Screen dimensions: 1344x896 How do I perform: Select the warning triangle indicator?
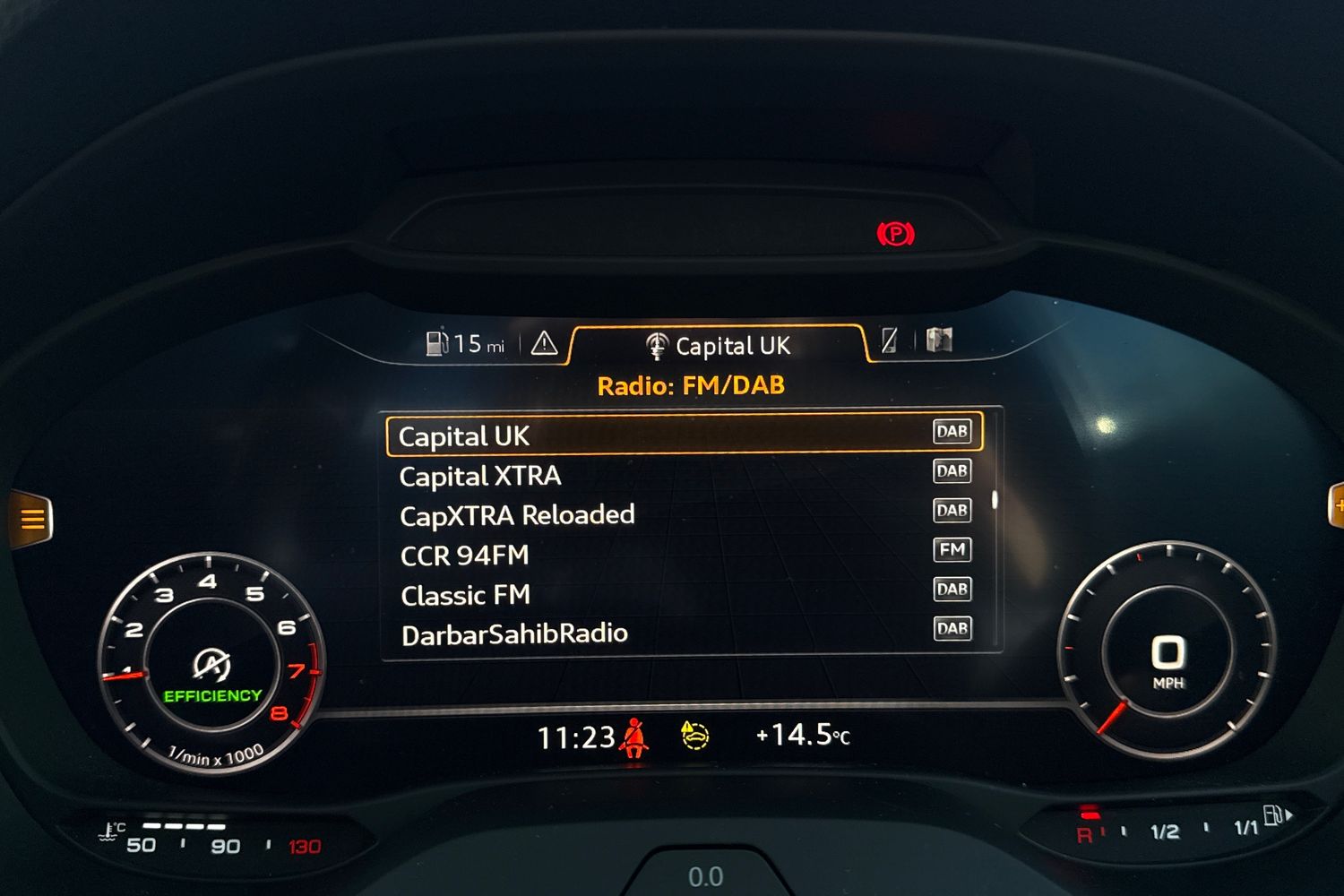click(543, 343)
